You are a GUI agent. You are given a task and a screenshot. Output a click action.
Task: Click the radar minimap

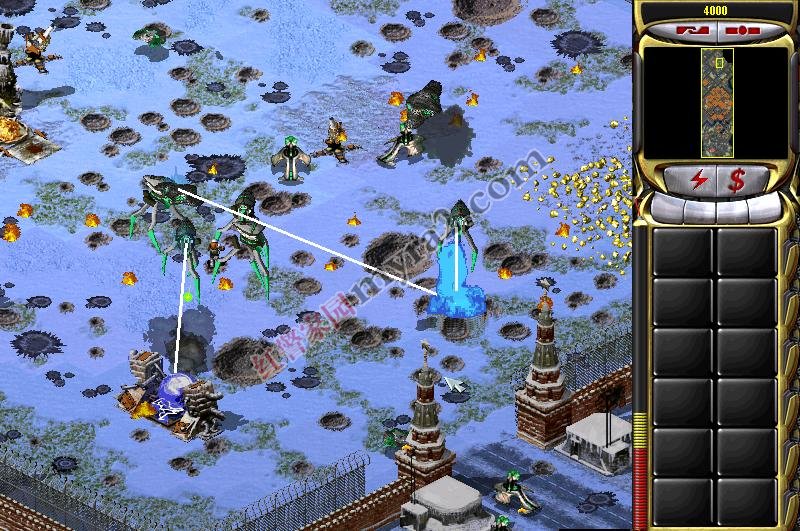pyautogui.click(x=717, y=102)
